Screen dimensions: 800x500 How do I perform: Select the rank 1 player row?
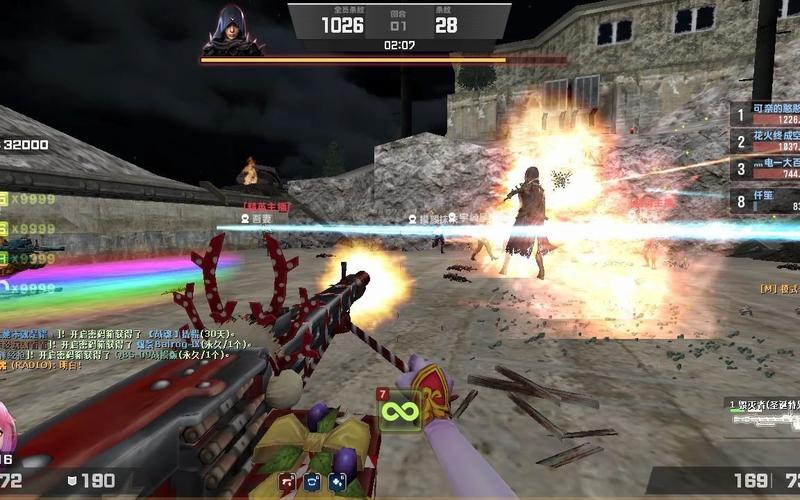[x=765, y=114]
